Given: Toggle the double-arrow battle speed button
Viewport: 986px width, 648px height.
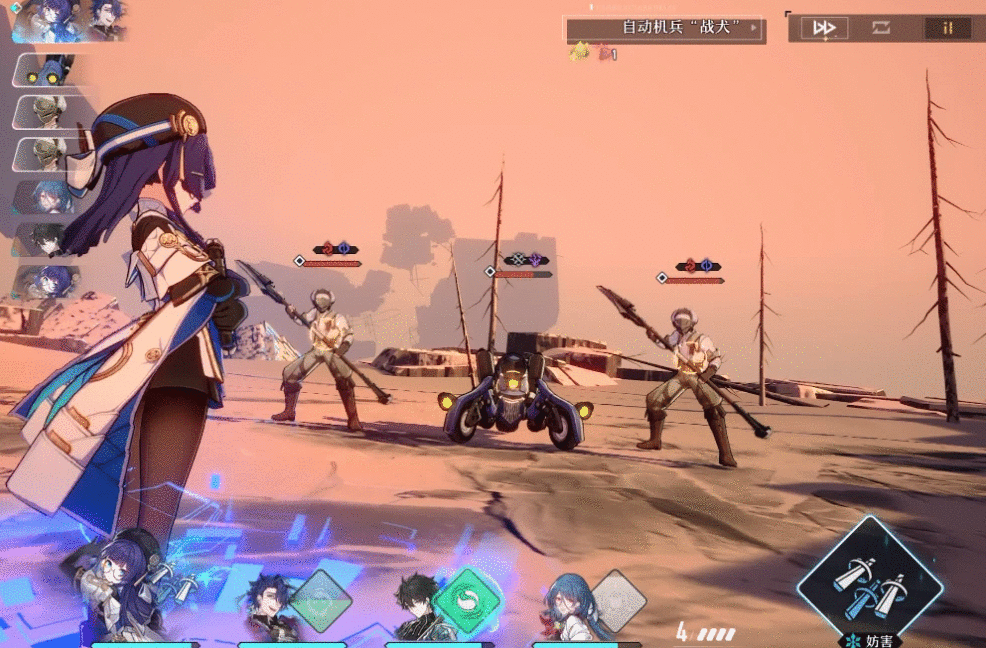Looking at the screenshot, I should 824,28.
